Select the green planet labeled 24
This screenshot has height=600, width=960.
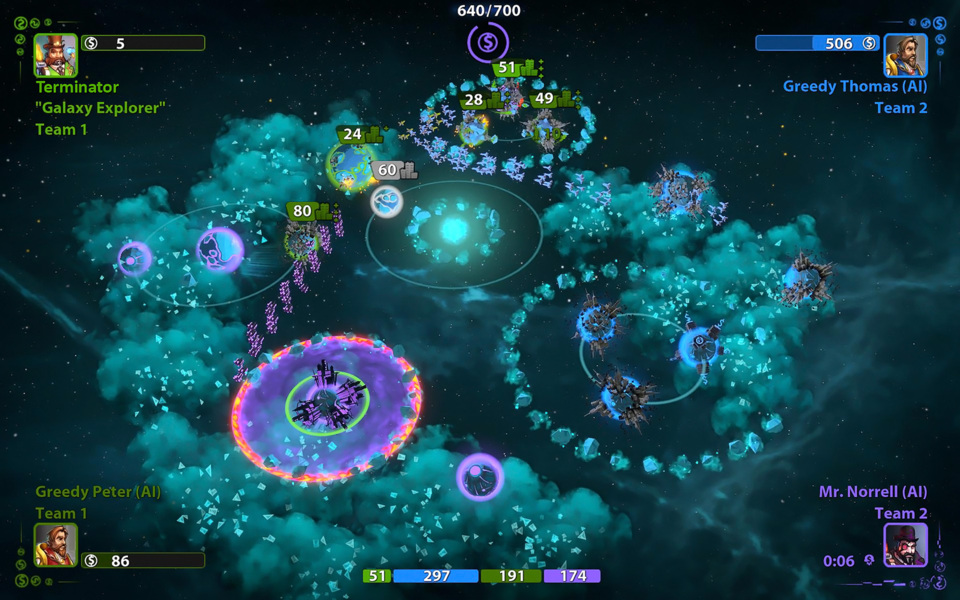[x=350, y=165]
